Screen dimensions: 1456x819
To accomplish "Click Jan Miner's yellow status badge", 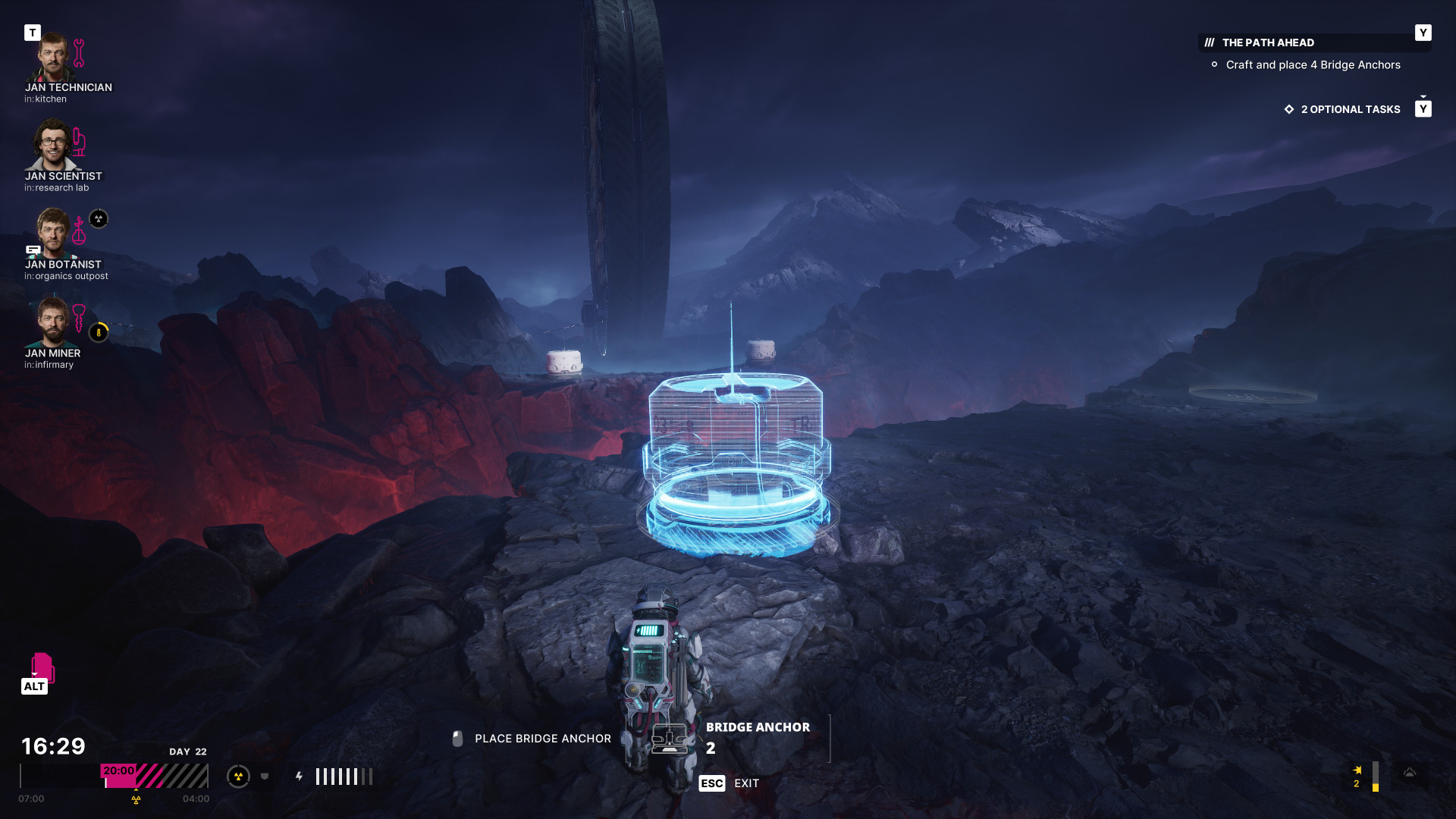I will click(99, 333).
